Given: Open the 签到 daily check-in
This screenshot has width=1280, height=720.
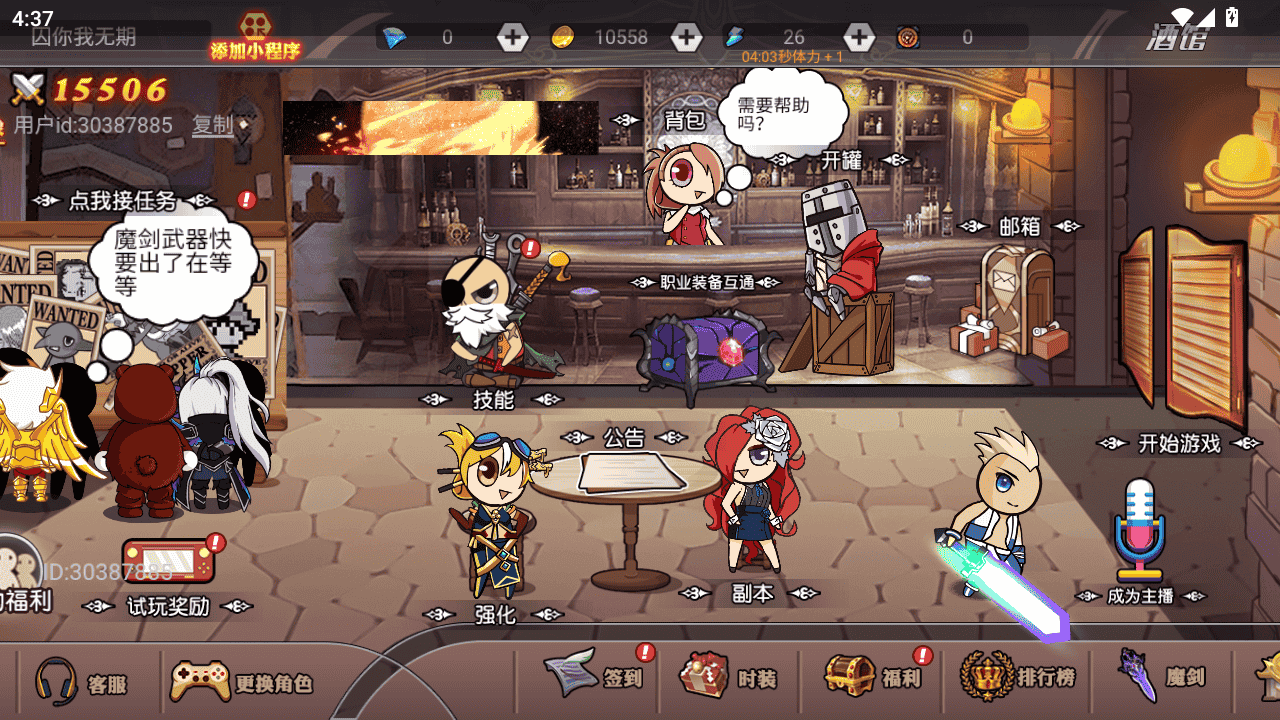Looking at the screenshot, I should [597, 676].
